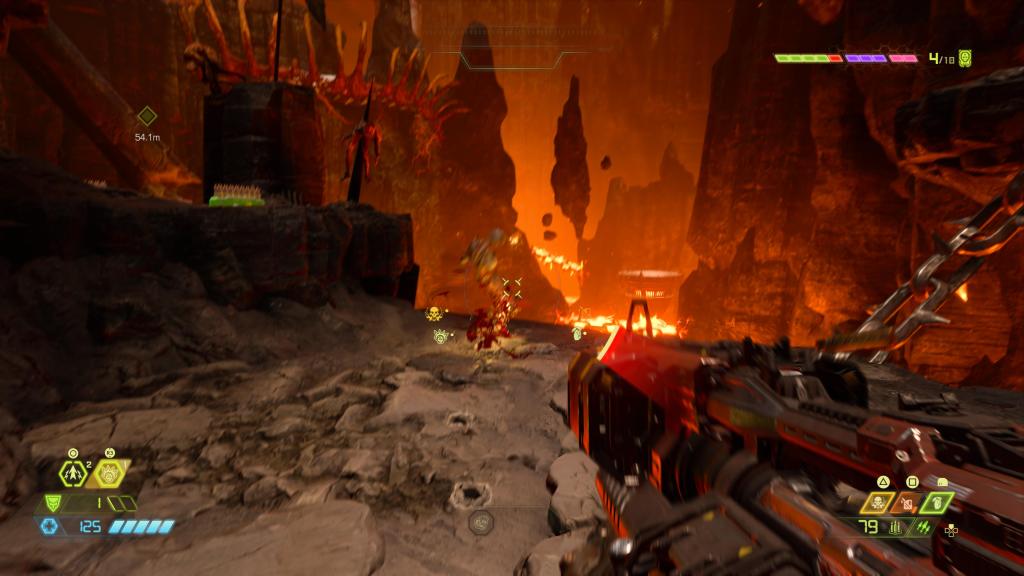This screenshot has width=1024, height=576.
Task: Click the blue health cross icon
Action: coord(49,526)
